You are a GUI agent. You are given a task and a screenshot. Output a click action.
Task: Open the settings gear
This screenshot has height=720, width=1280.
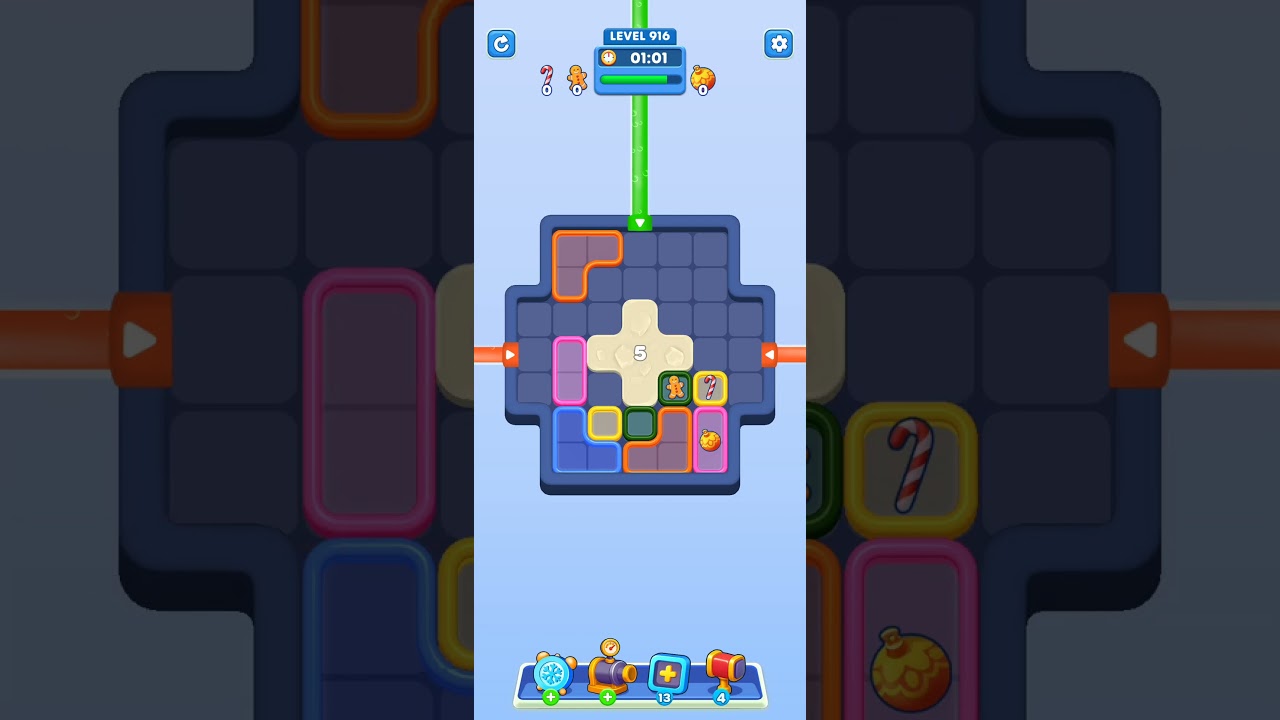[779, 44]
